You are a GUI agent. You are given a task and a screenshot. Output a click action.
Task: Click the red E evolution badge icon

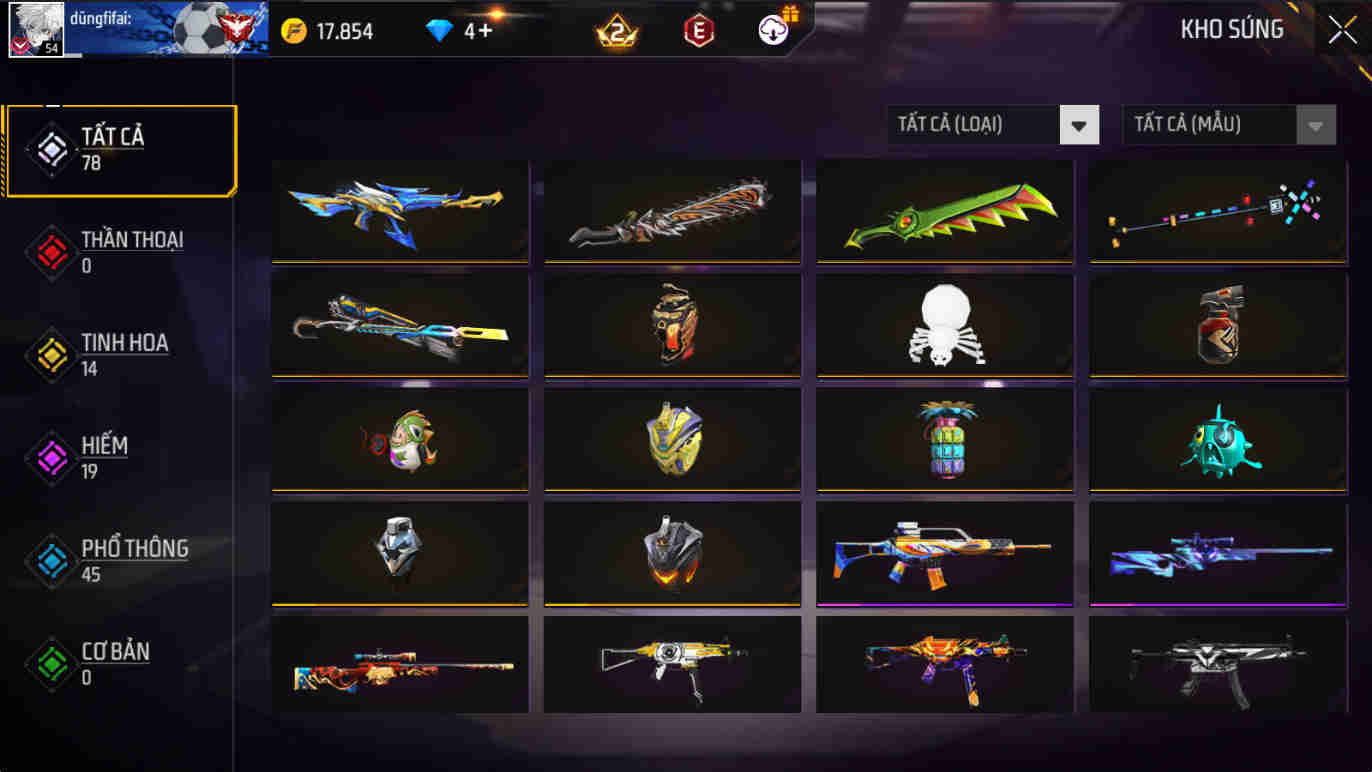coord(699,30)
